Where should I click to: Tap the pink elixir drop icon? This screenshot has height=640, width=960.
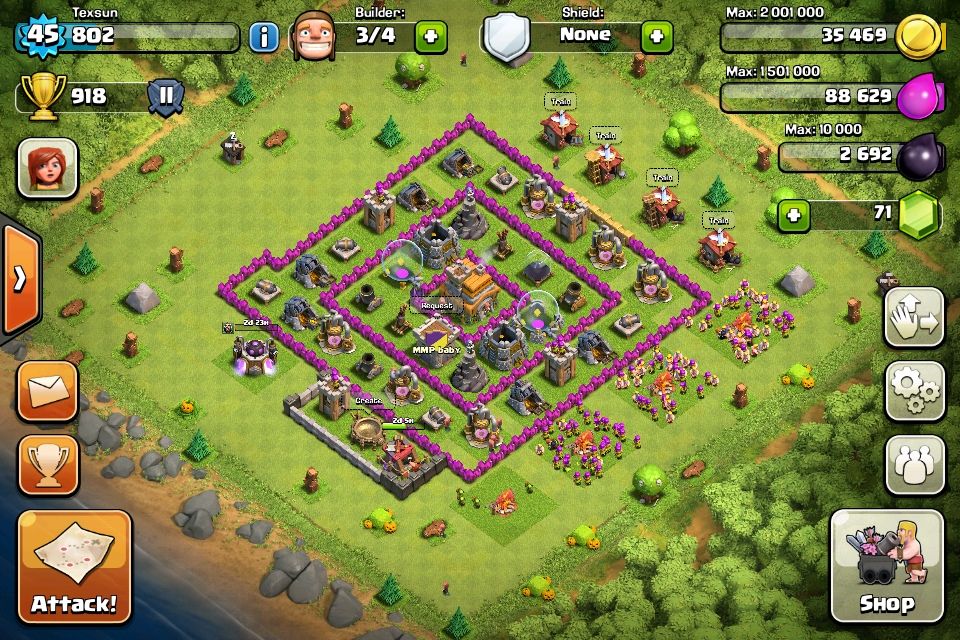tap(919, 97)
